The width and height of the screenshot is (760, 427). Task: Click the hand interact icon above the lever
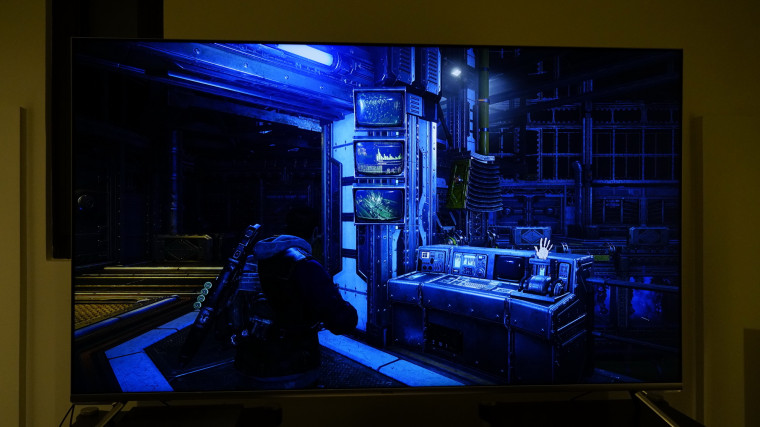[542, 247]
